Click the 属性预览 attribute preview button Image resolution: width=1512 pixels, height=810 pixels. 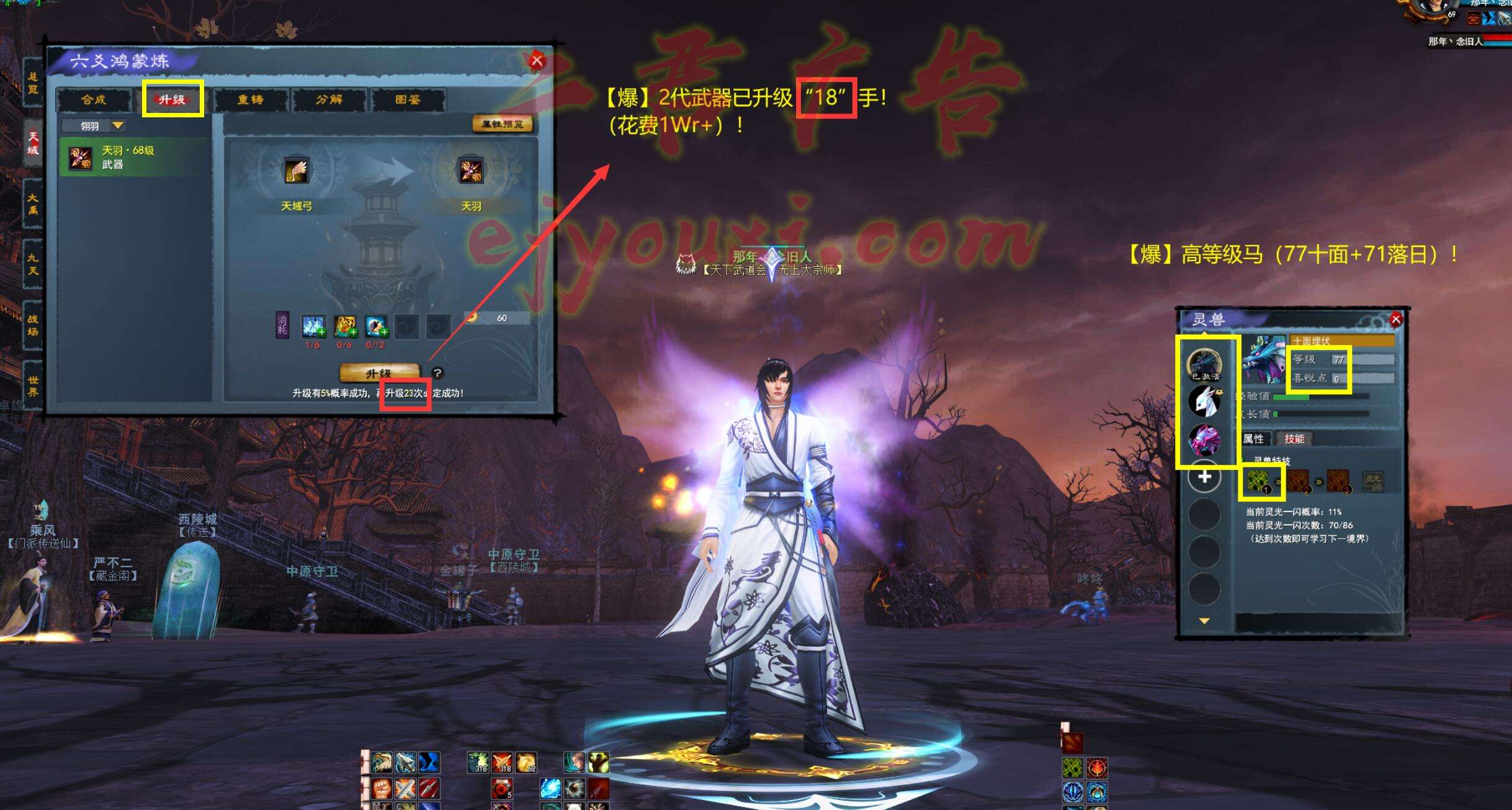[502, 124]
